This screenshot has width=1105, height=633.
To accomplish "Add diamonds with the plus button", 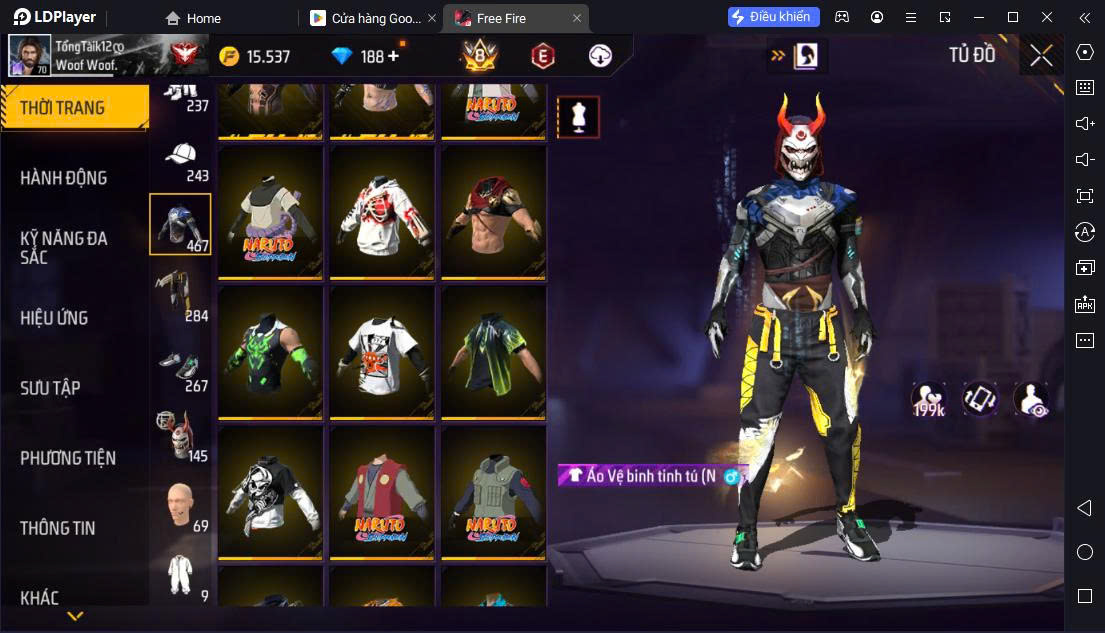I will tap(393, 56).
